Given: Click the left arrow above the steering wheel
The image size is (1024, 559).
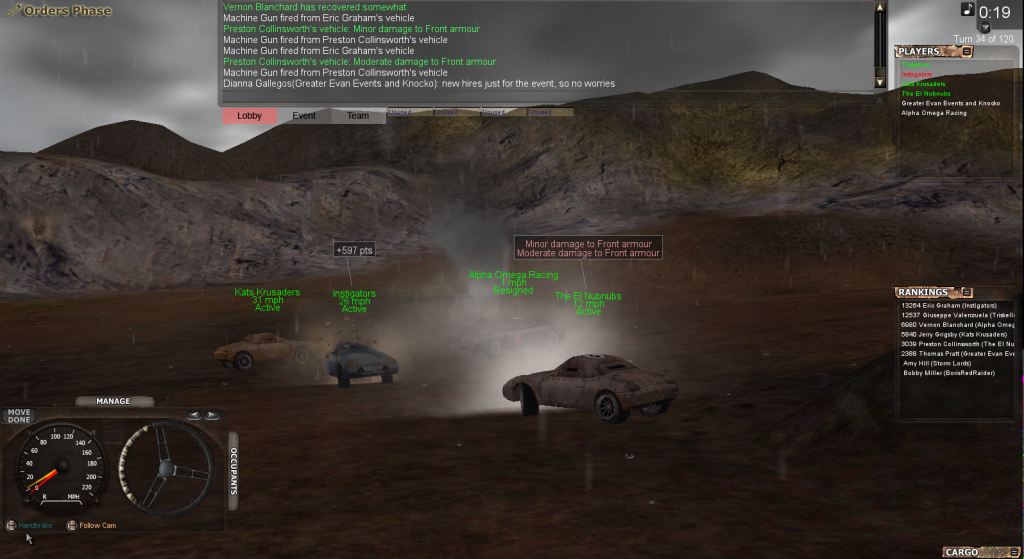Looking at the screenshot, I should (x=196, y=415).
